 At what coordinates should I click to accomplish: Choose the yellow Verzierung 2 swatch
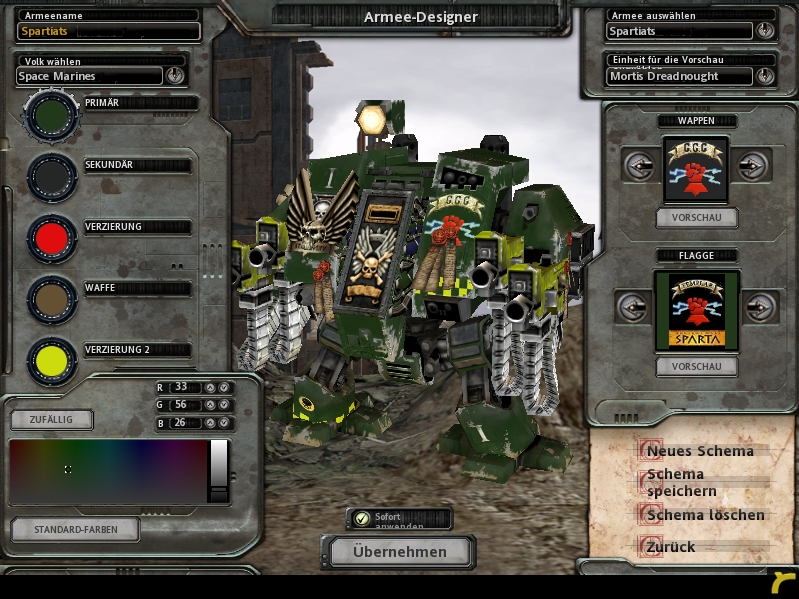point(52,360)
